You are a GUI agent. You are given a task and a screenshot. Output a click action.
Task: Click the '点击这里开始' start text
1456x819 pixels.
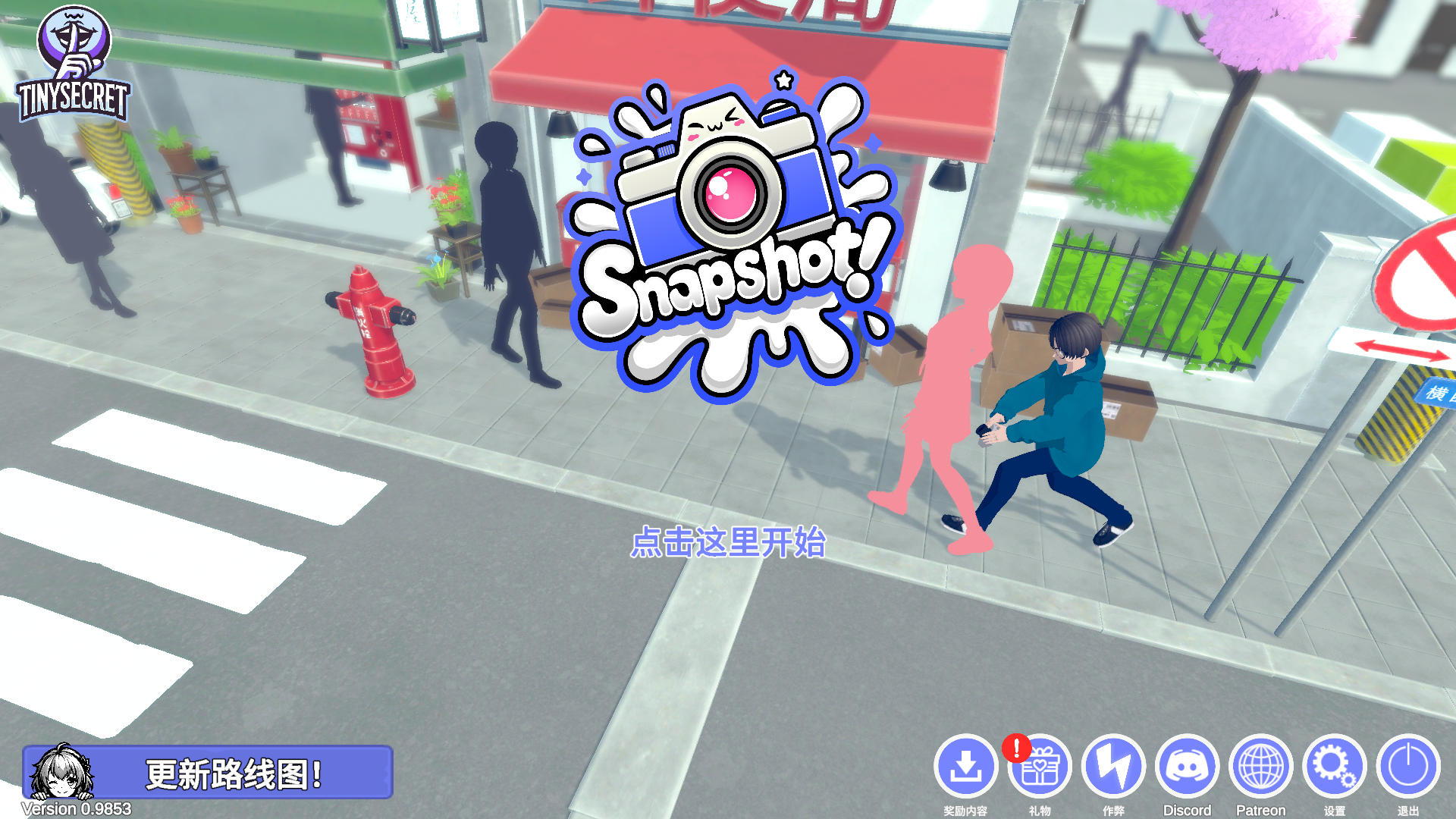point(728,543)
